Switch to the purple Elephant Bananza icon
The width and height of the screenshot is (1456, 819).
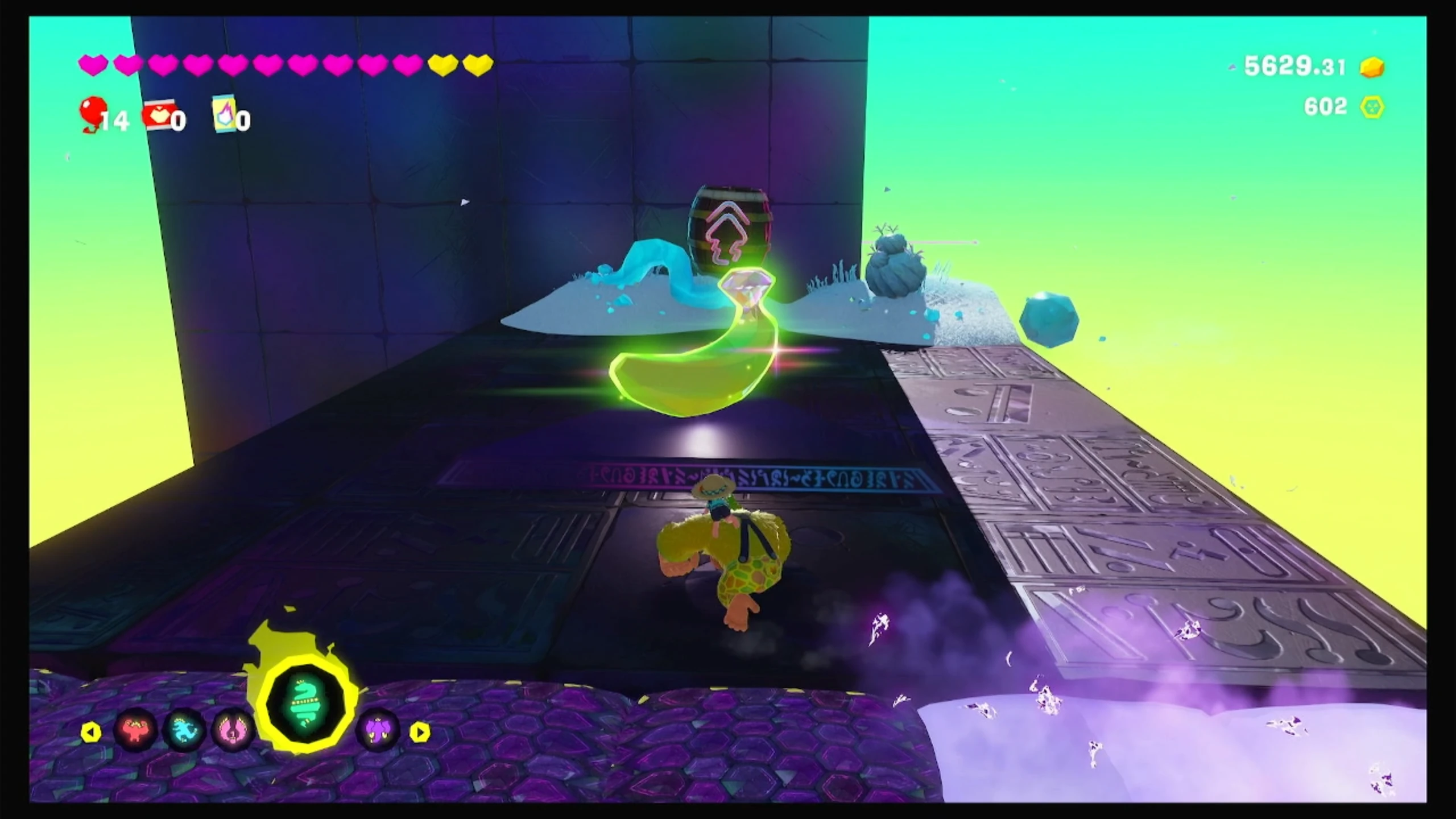377,730
